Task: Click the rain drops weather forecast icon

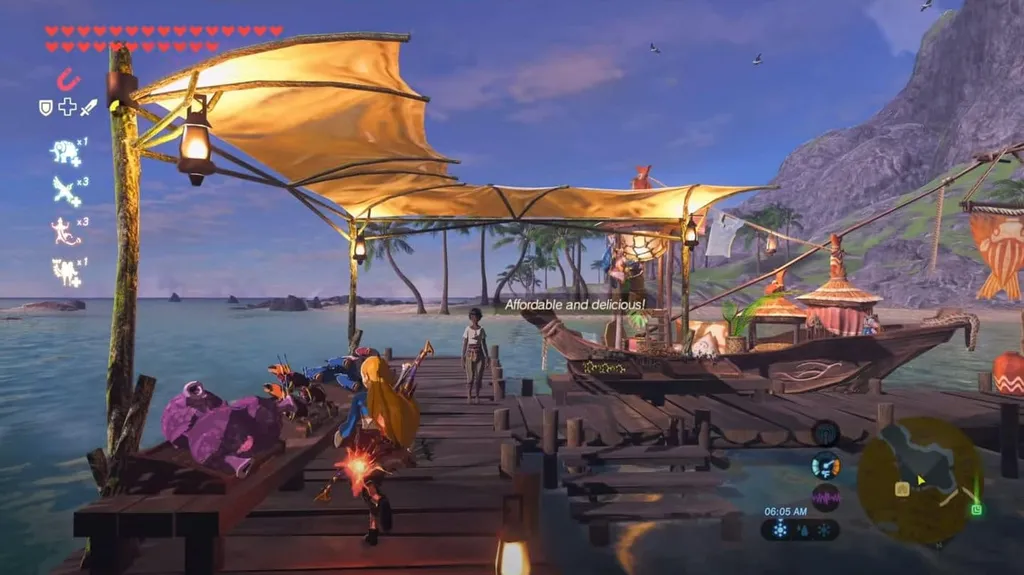Action: coord(801,530)
